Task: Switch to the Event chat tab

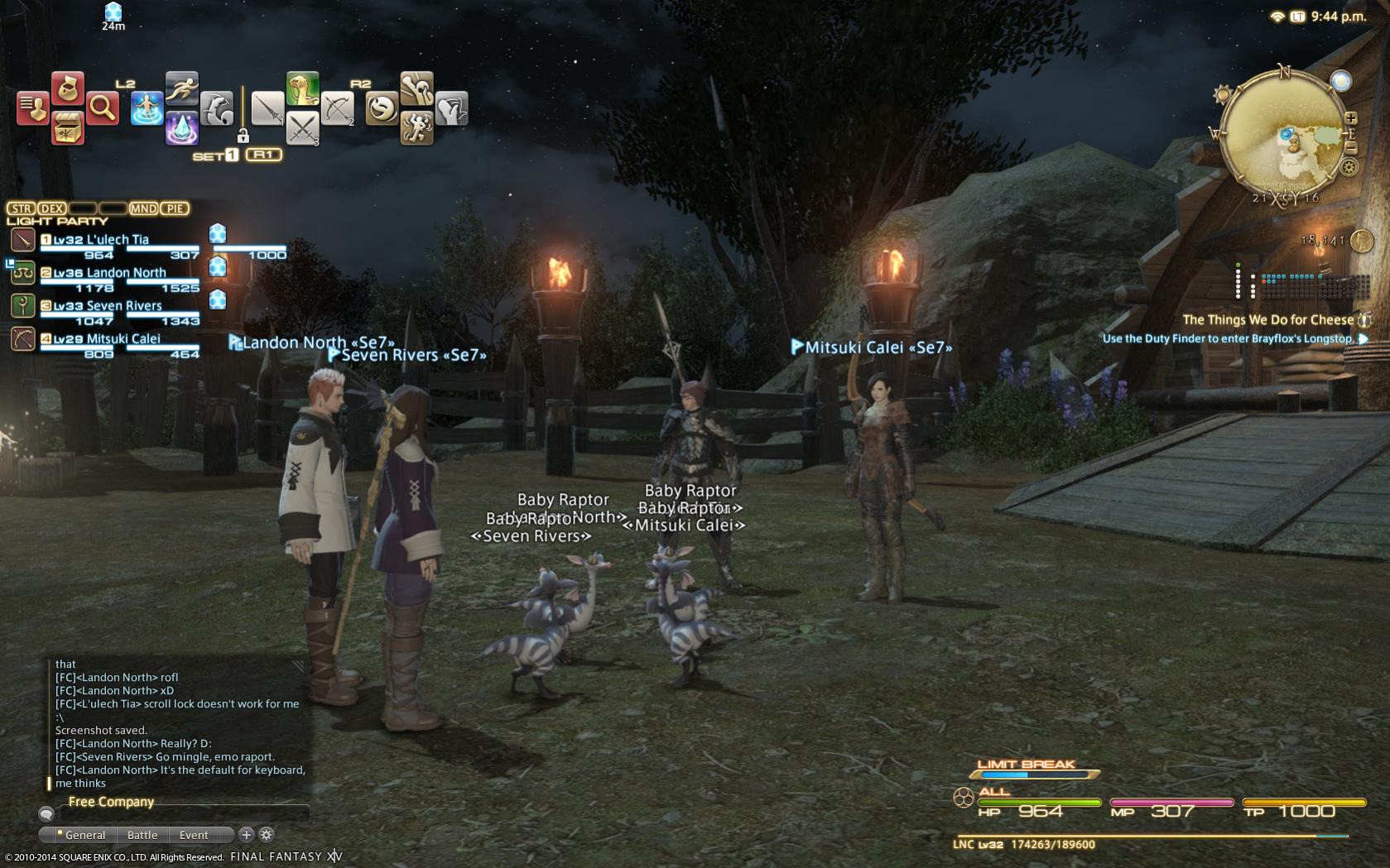Action: point(194,835)
